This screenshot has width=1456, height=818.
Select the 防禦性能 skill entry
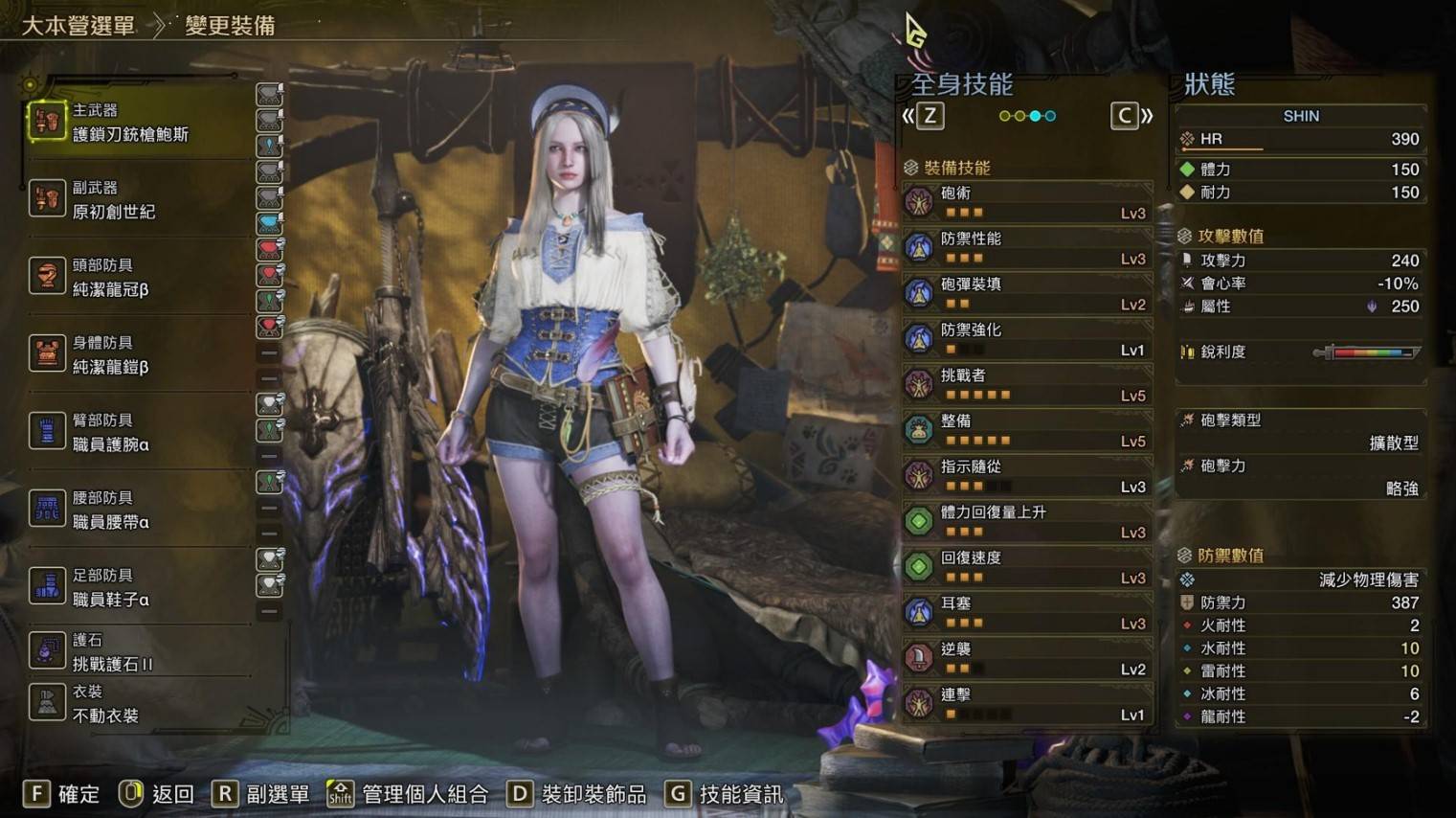(x=1026, y=248)
